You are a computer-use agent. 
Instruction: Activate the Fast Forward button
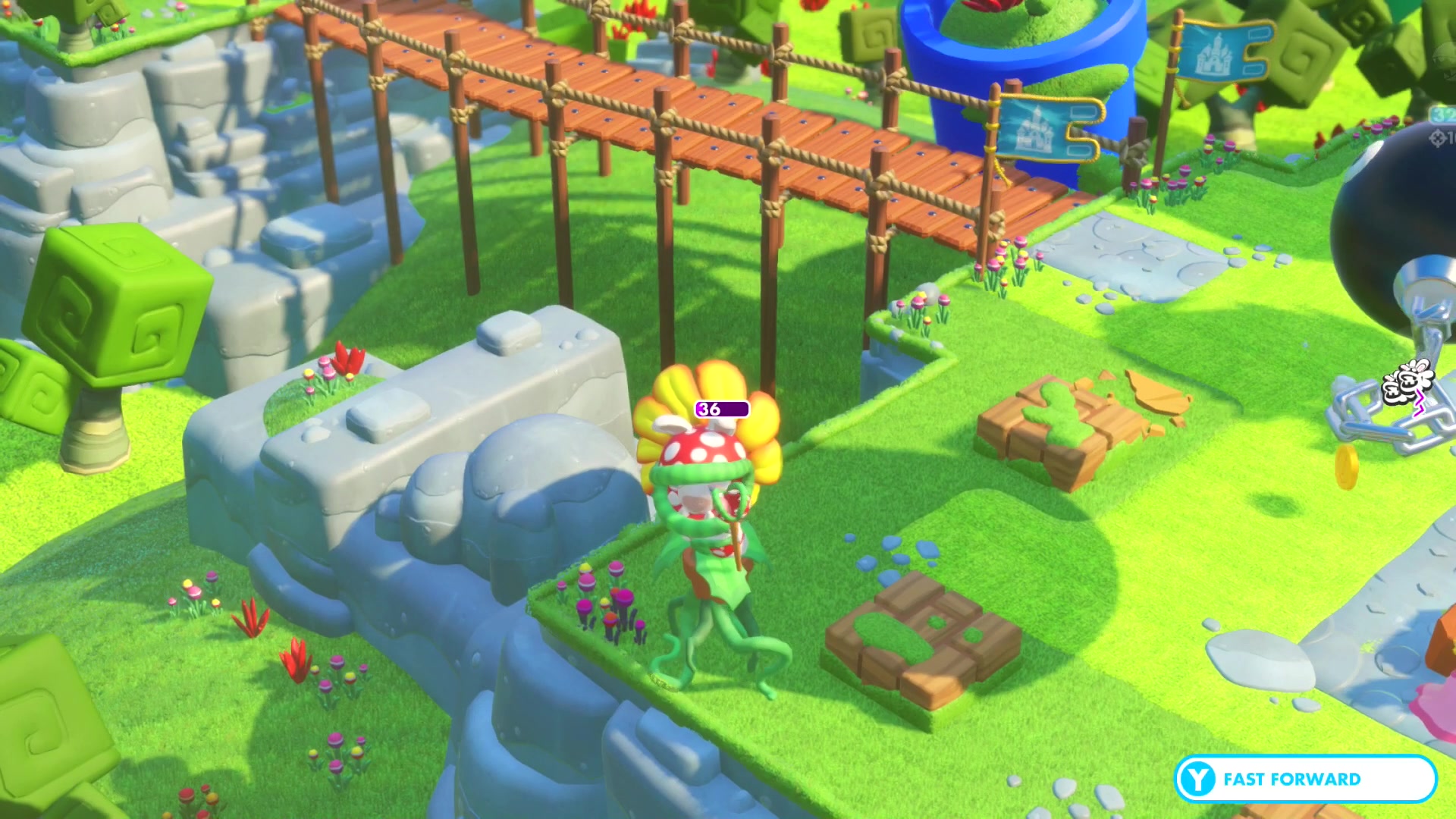tap(1304, 779)
